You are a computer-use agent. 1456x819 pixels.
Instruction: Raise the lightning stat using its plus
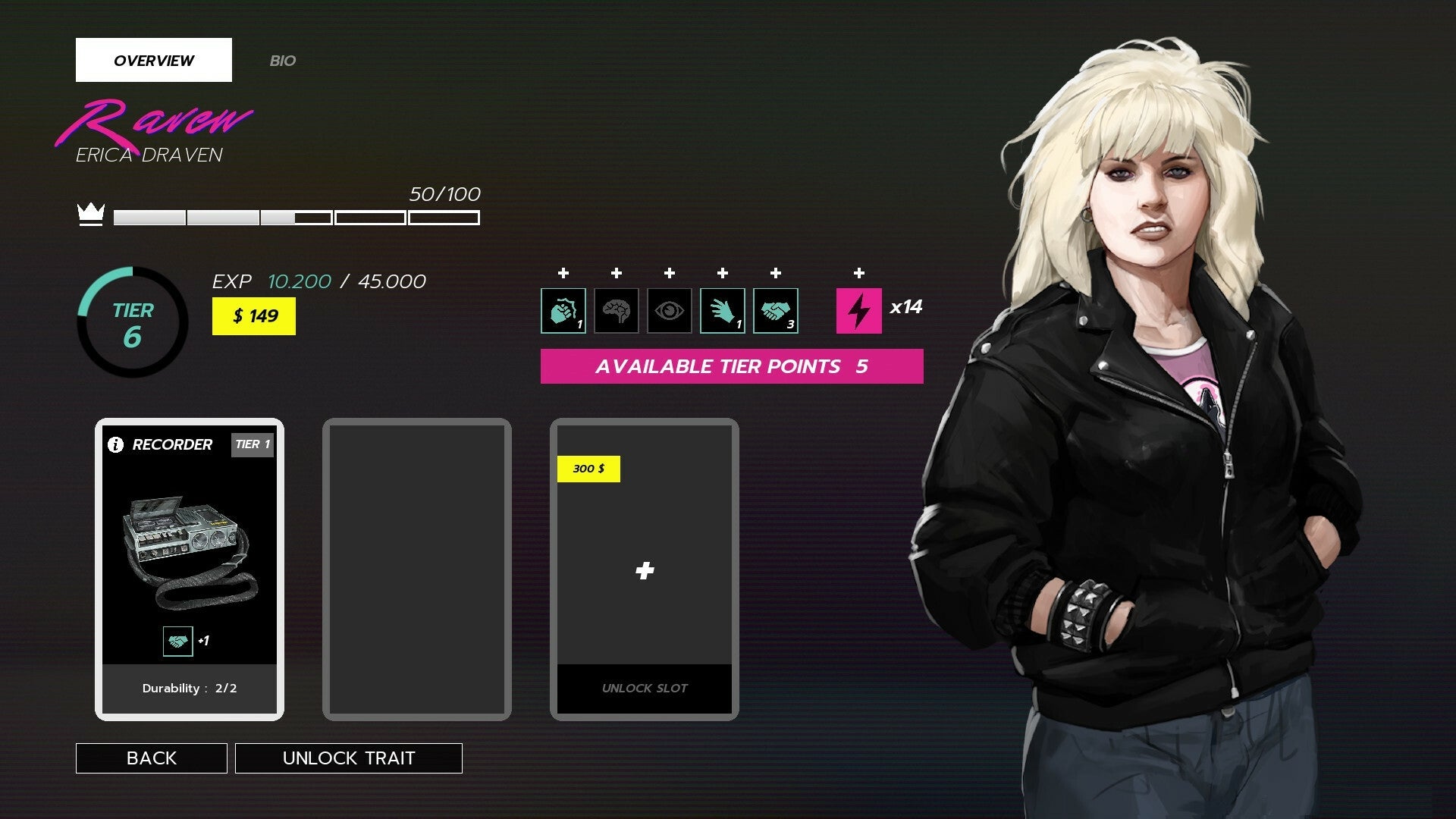pos(858,271)
